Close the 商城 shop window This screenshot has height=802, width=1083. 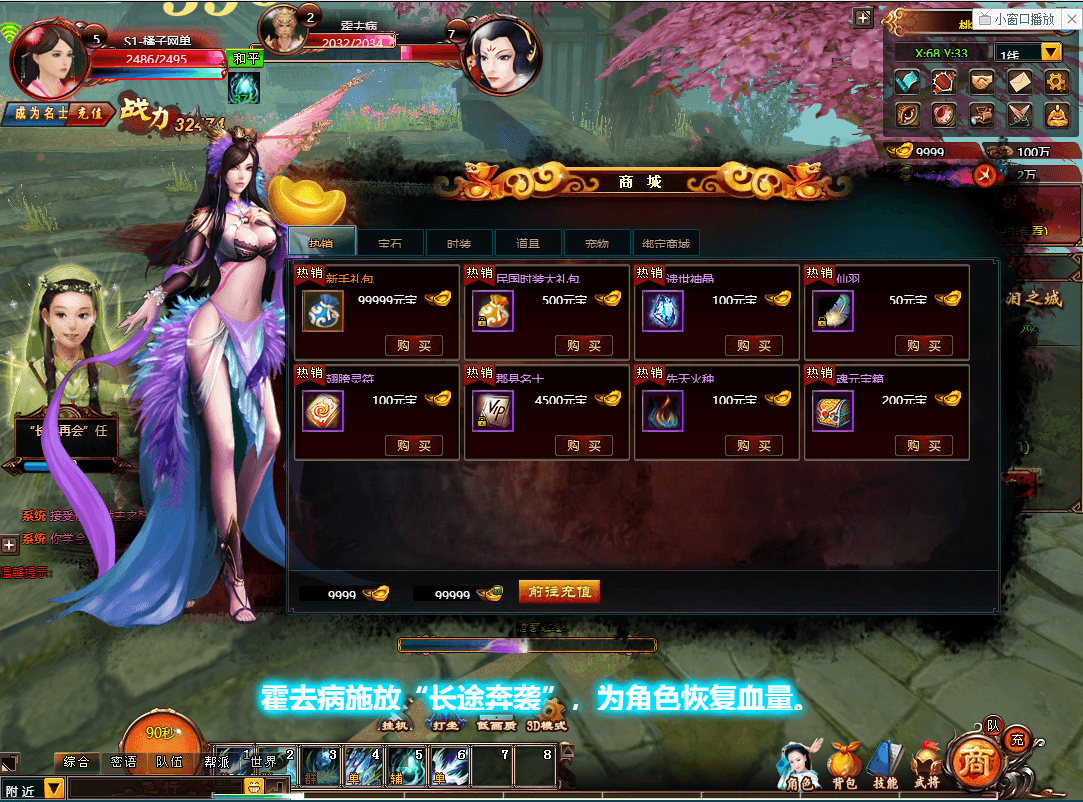[985, 175]
